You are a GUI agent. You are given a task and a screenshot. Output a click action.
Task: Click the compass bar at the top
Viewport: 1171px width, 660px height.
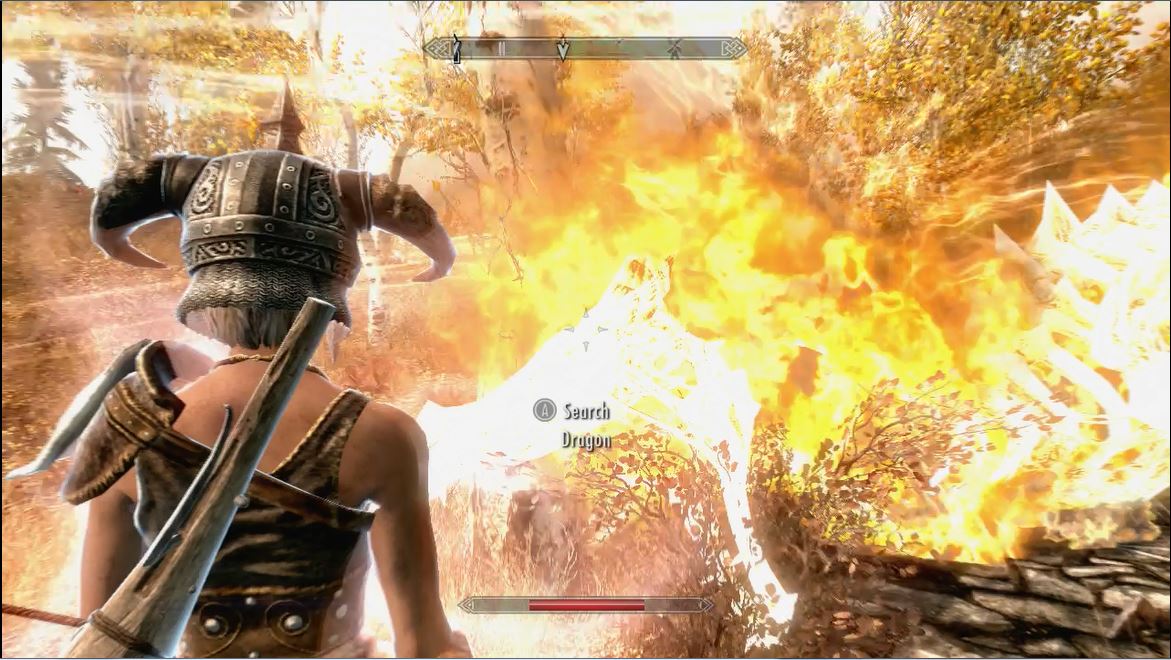(620, 48)
